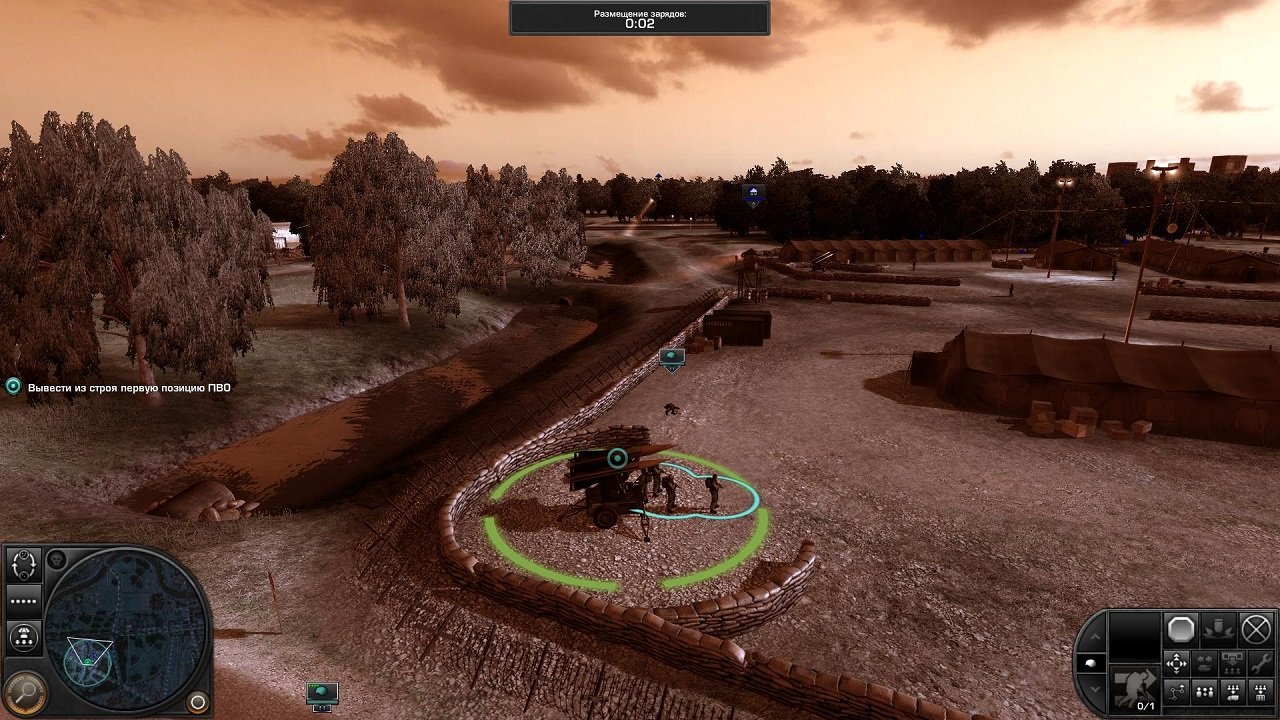The height and width of the screenshot is (720, 1280).
Task: Click the skull icon above the minimap
Action: [x=57, y=560]
